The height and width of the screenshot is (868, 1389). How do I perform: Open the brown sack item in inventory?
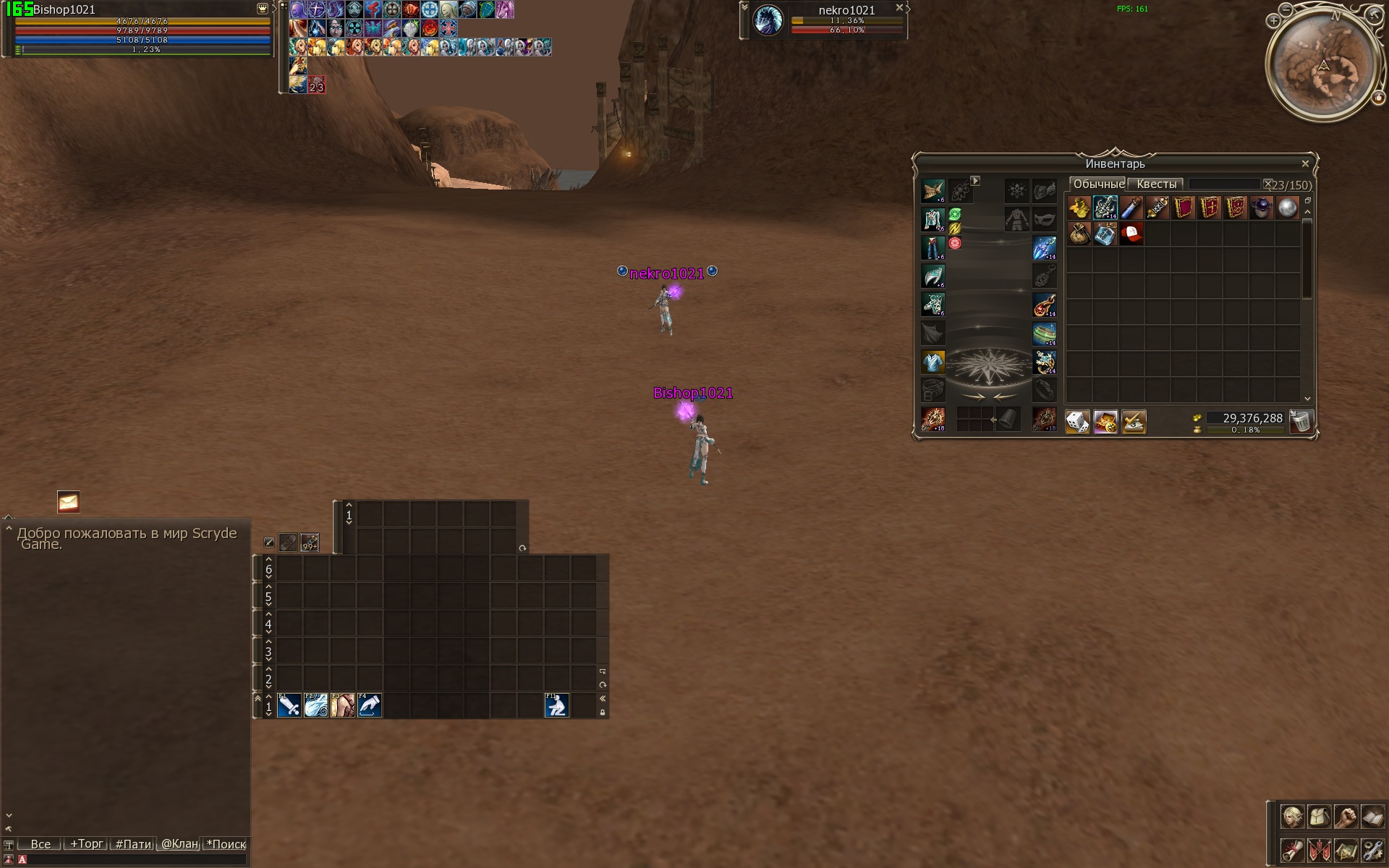1079,234
